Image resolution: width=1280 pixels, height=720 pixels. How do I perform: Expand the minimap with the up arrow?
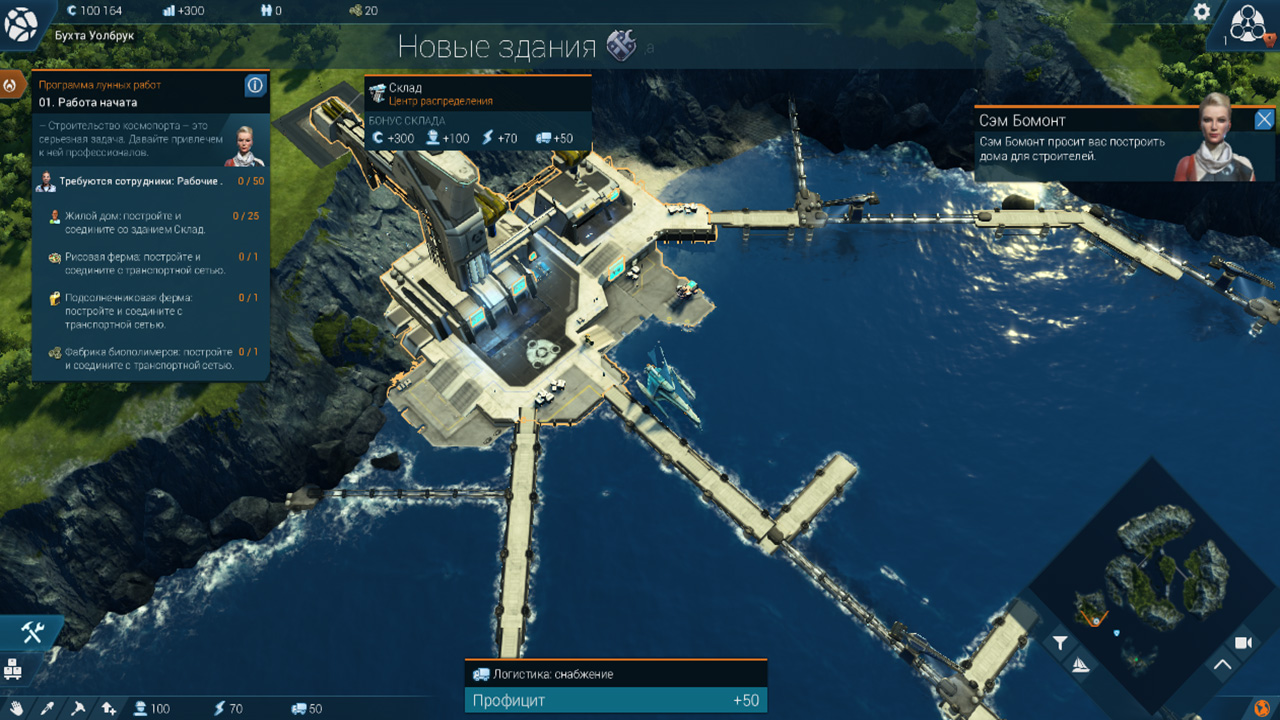click(x=1222, y=665)
